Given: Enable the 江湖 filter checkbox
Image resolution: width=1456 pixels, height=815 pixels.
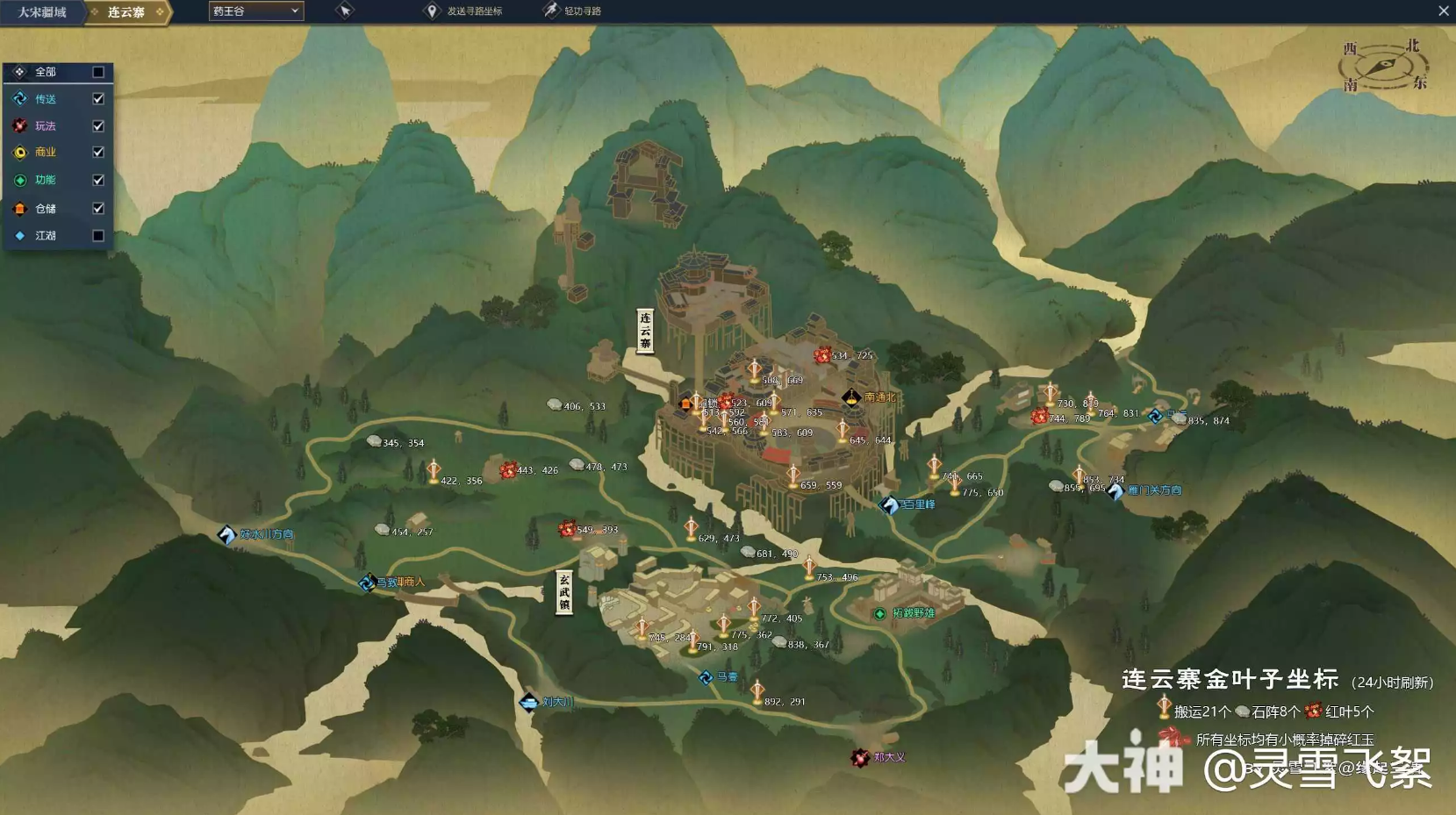Looking at the screenshot, I should (97, 235).
